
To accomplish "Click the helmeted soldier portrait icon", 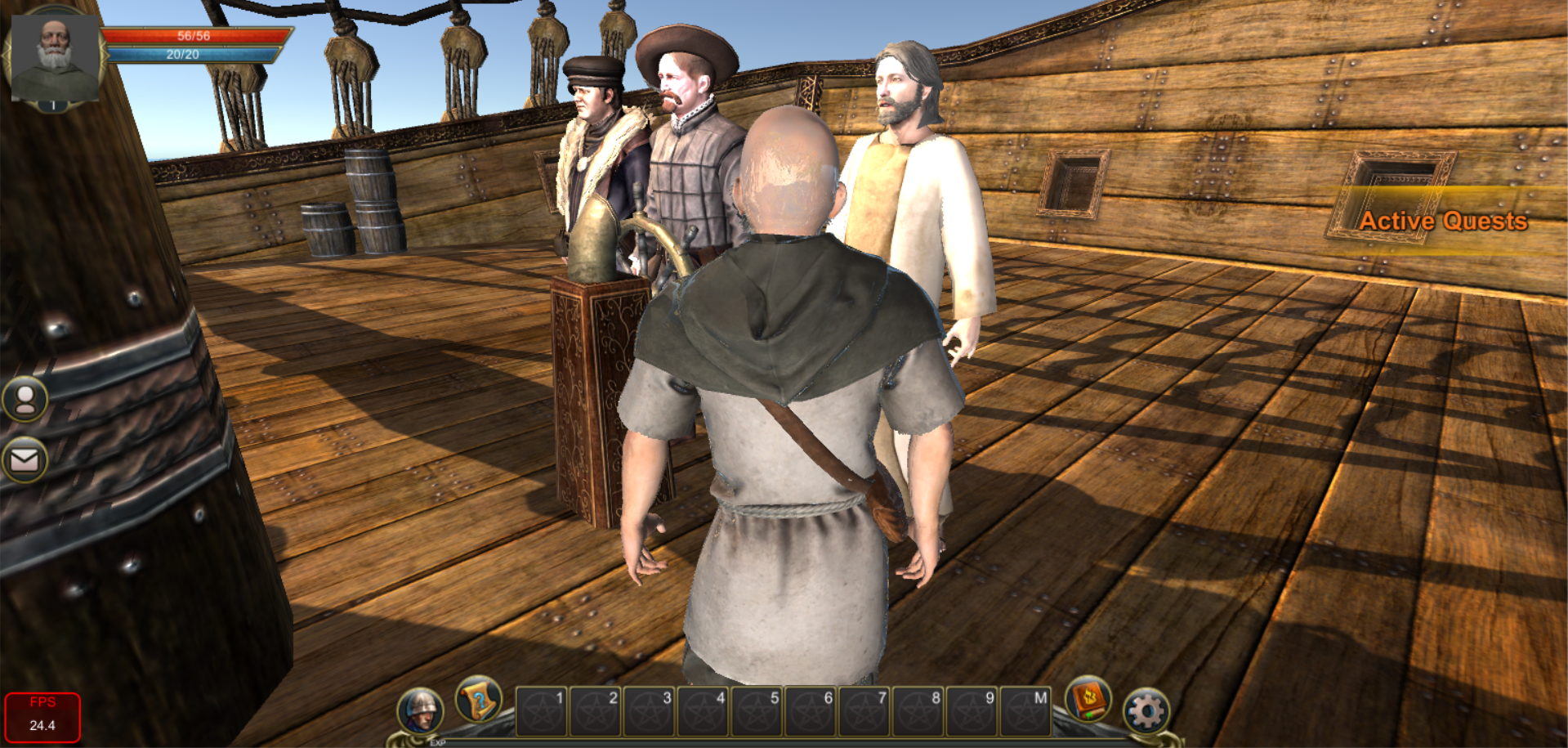I will (421, 710).
